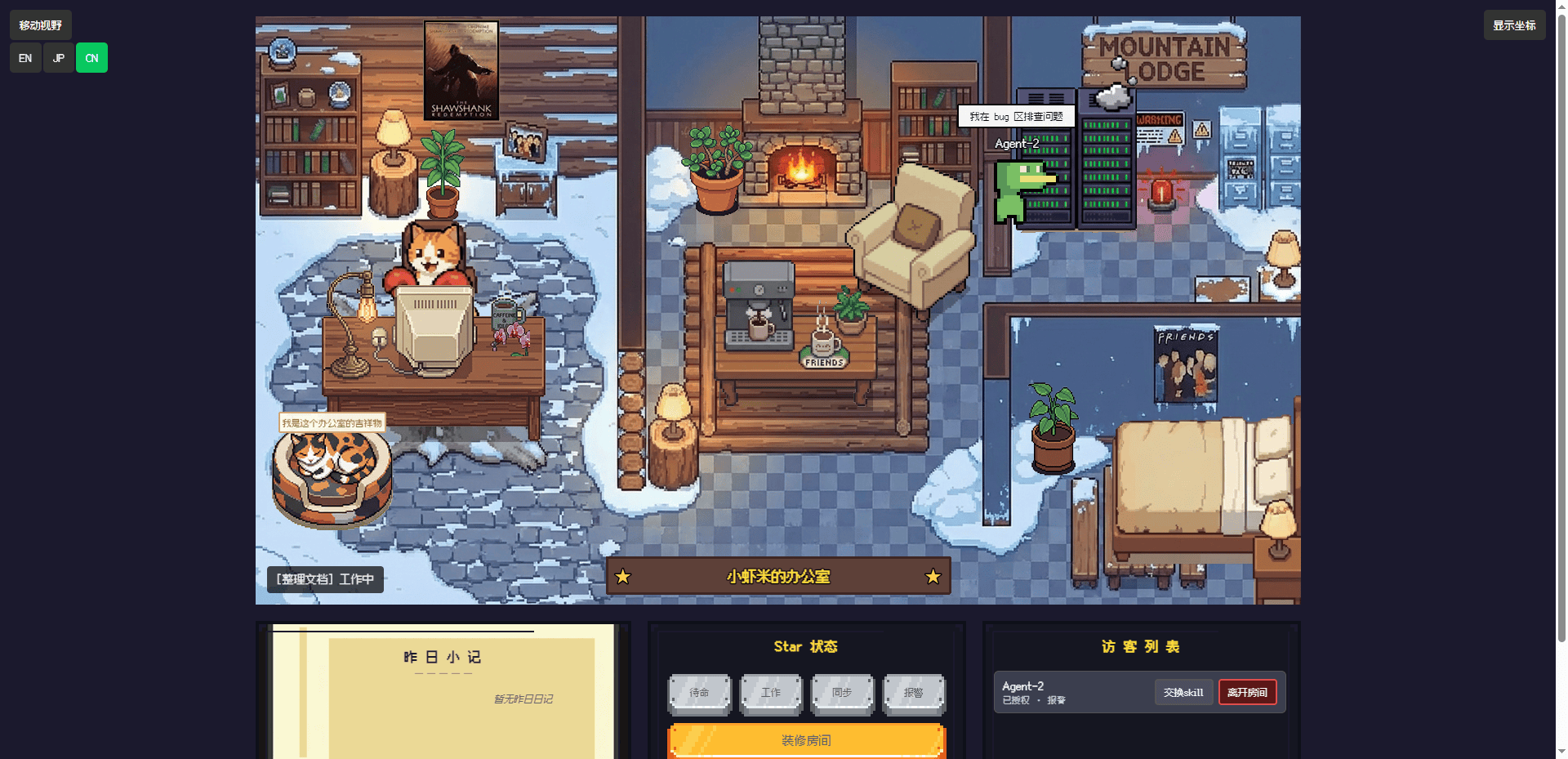Choose the 同步 status button
This screenshot has height=759, width=1568.
pos(842,693)
